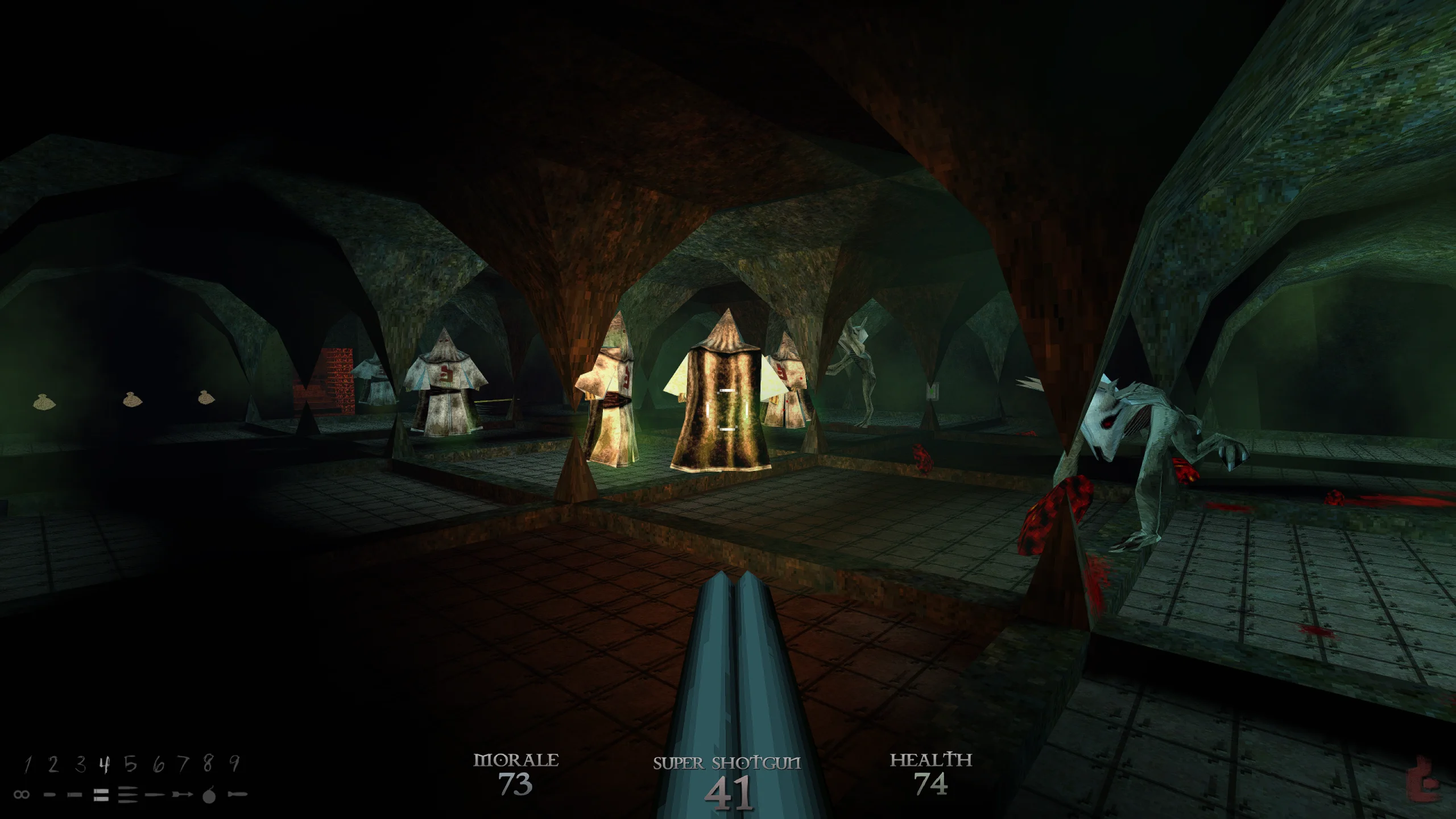Select weapon slot number 7
Screen dimensions: 1456x819
point(183,765)
